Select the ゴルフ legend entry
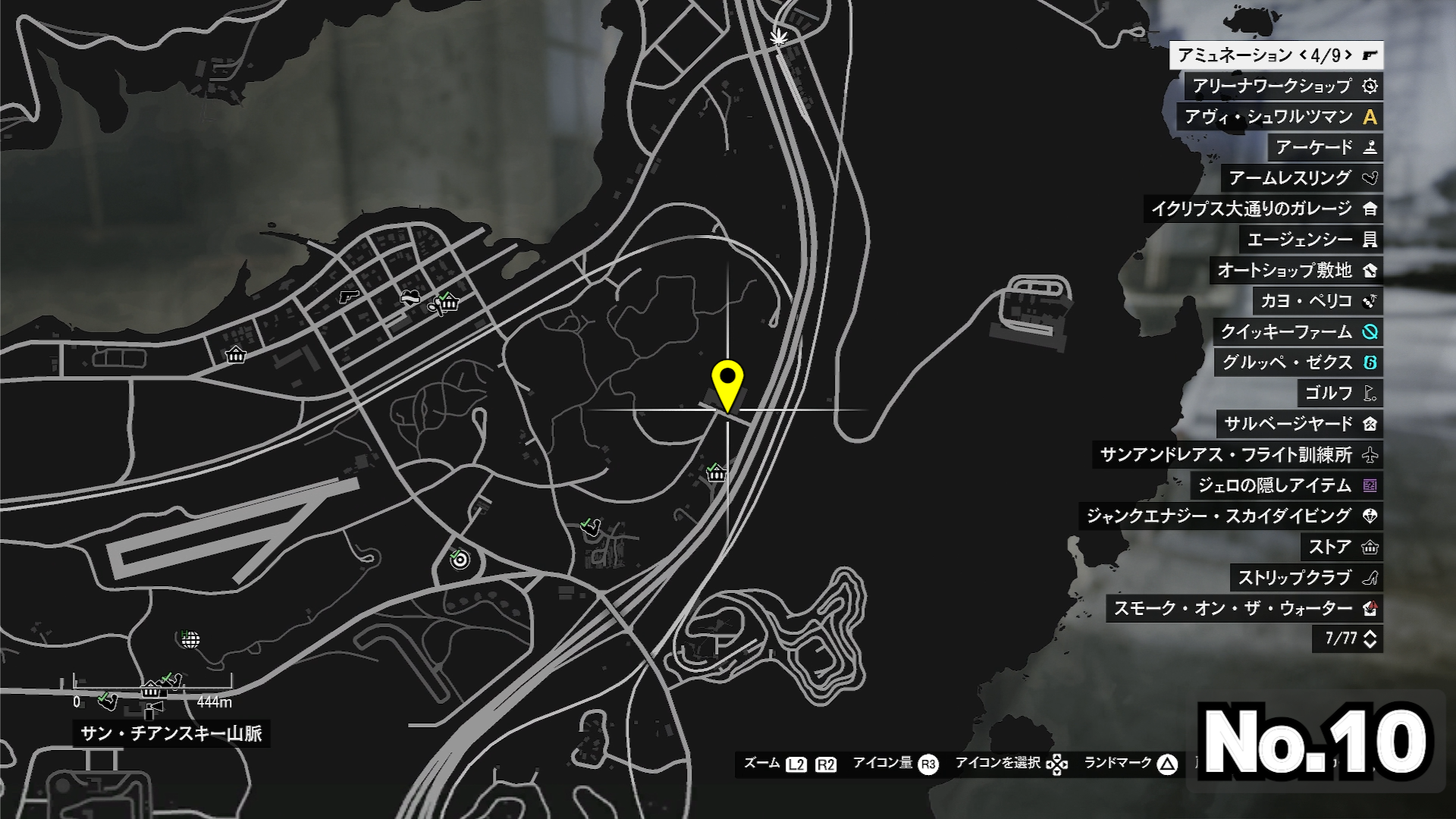The height and width of the screenshot is (819, 1456). [1339, 393]
